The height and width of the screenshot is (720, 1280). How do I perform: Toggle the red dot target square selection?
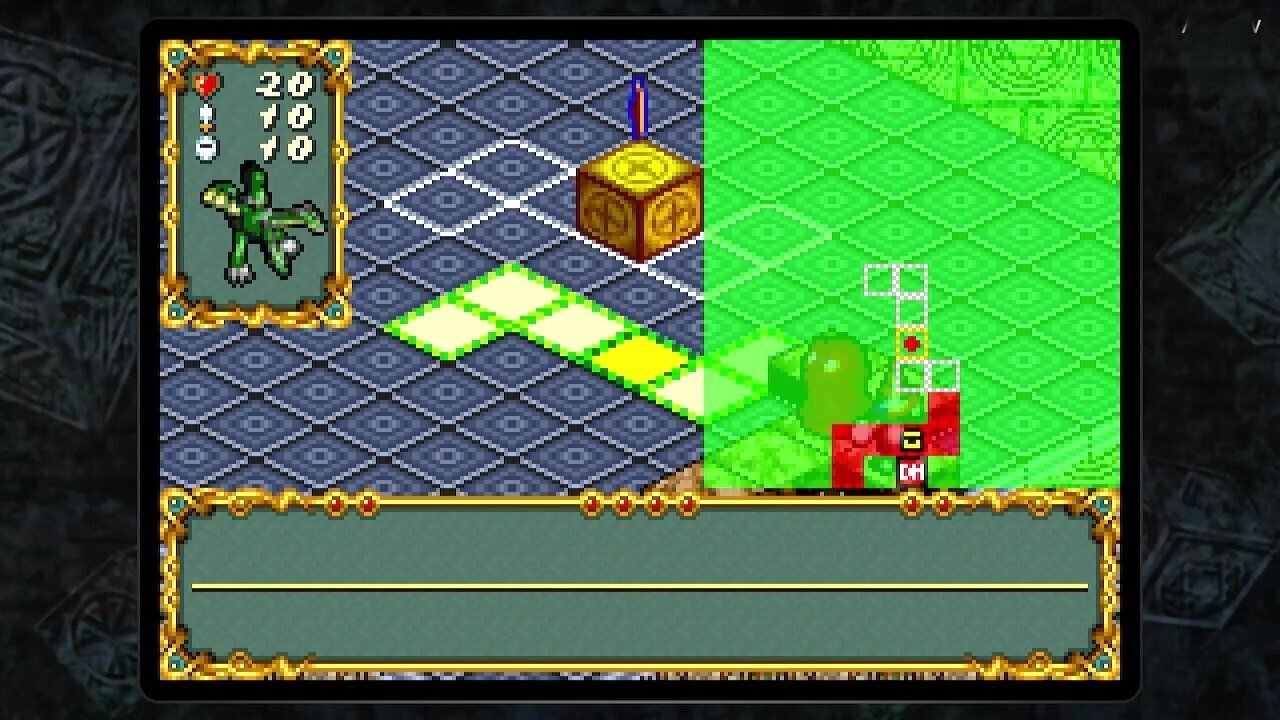[912, 342]
